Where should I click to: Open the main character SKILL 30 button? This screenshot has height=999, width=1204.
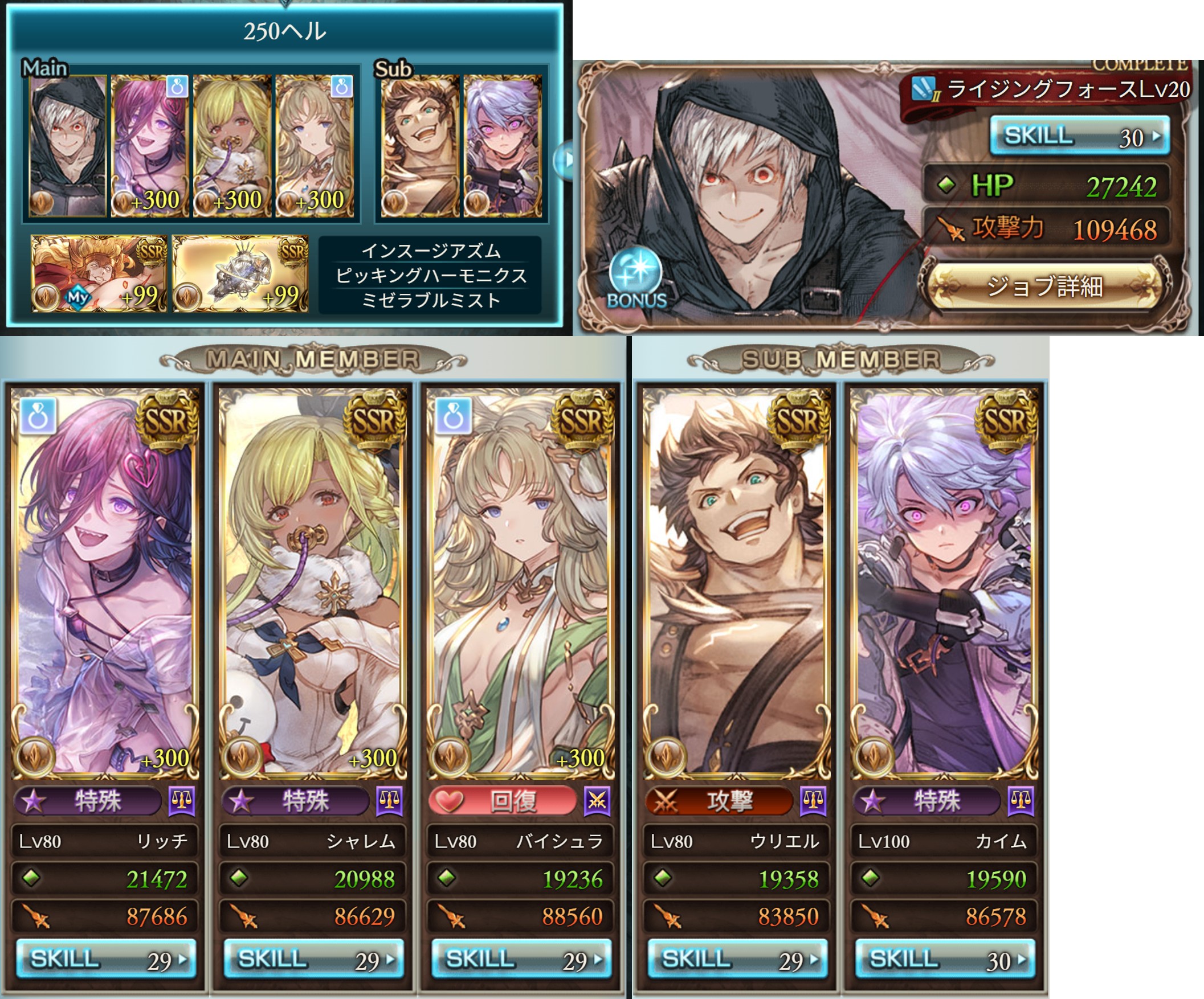pos(1079,136)
